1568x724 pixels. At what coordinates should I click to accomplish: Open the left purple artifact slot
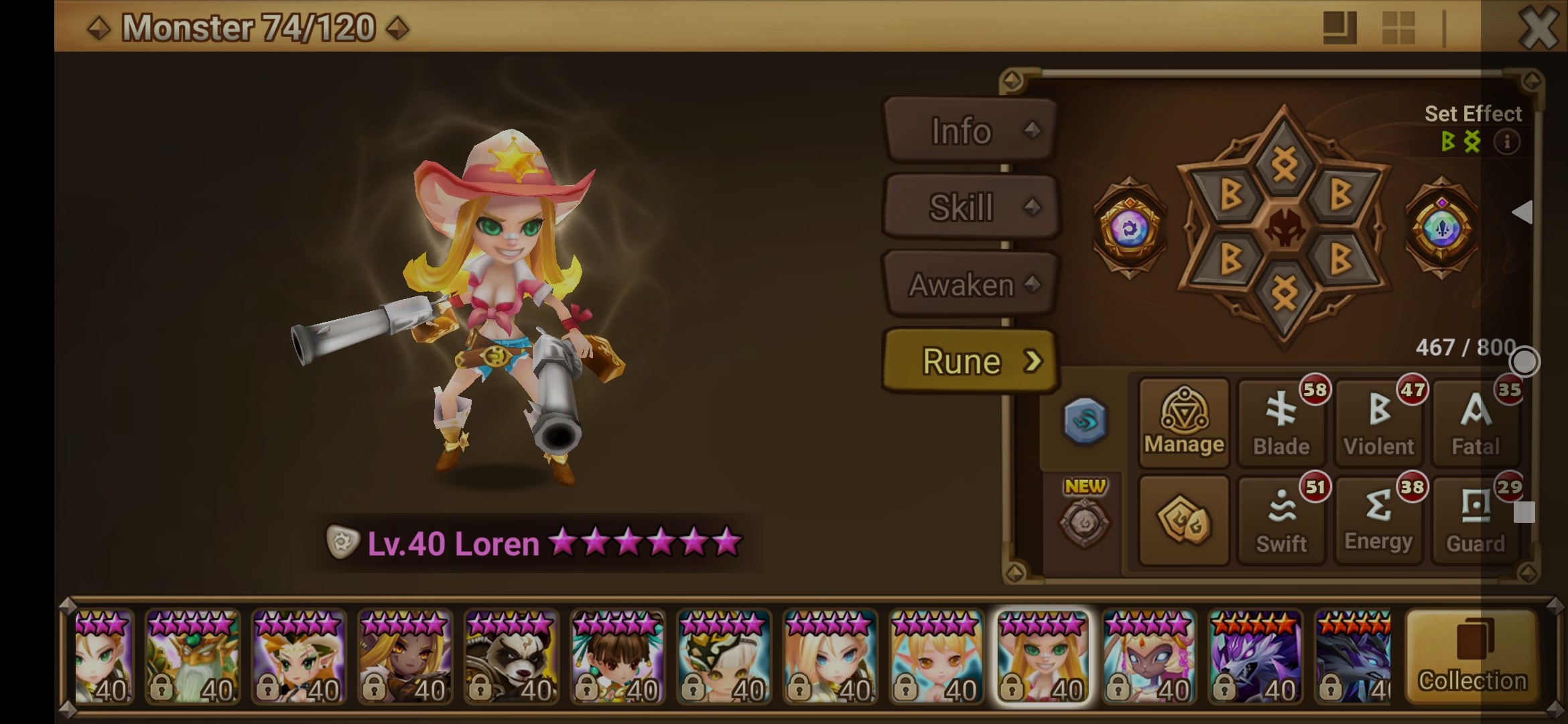(1129, 229)
